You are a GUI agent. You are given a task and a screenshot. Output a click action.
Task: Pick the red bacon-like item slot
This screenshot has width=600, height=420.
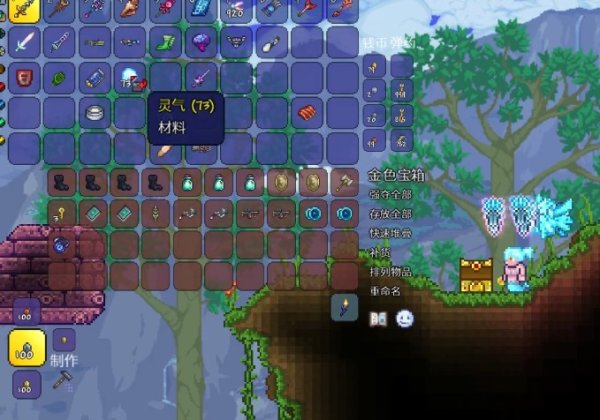[307, 112]
